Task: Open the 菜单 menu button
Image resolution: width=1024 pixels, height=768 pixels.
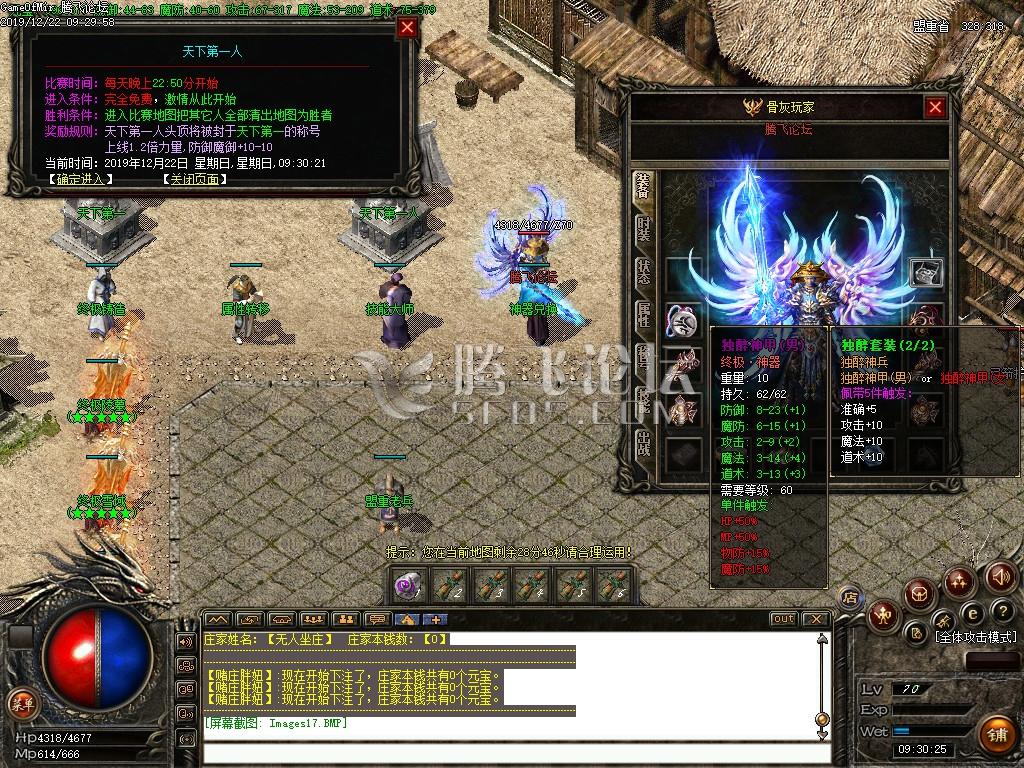Action: [x=20, y=702]
